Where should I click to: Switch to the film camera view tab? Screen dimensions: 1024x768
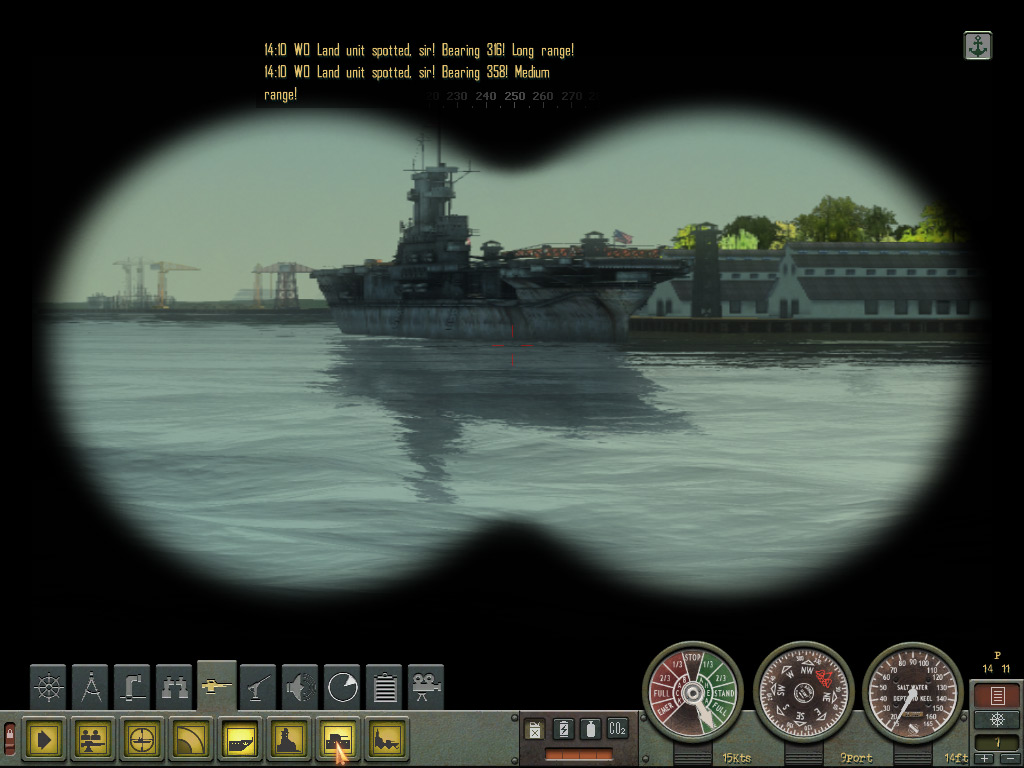pos(426,688)
